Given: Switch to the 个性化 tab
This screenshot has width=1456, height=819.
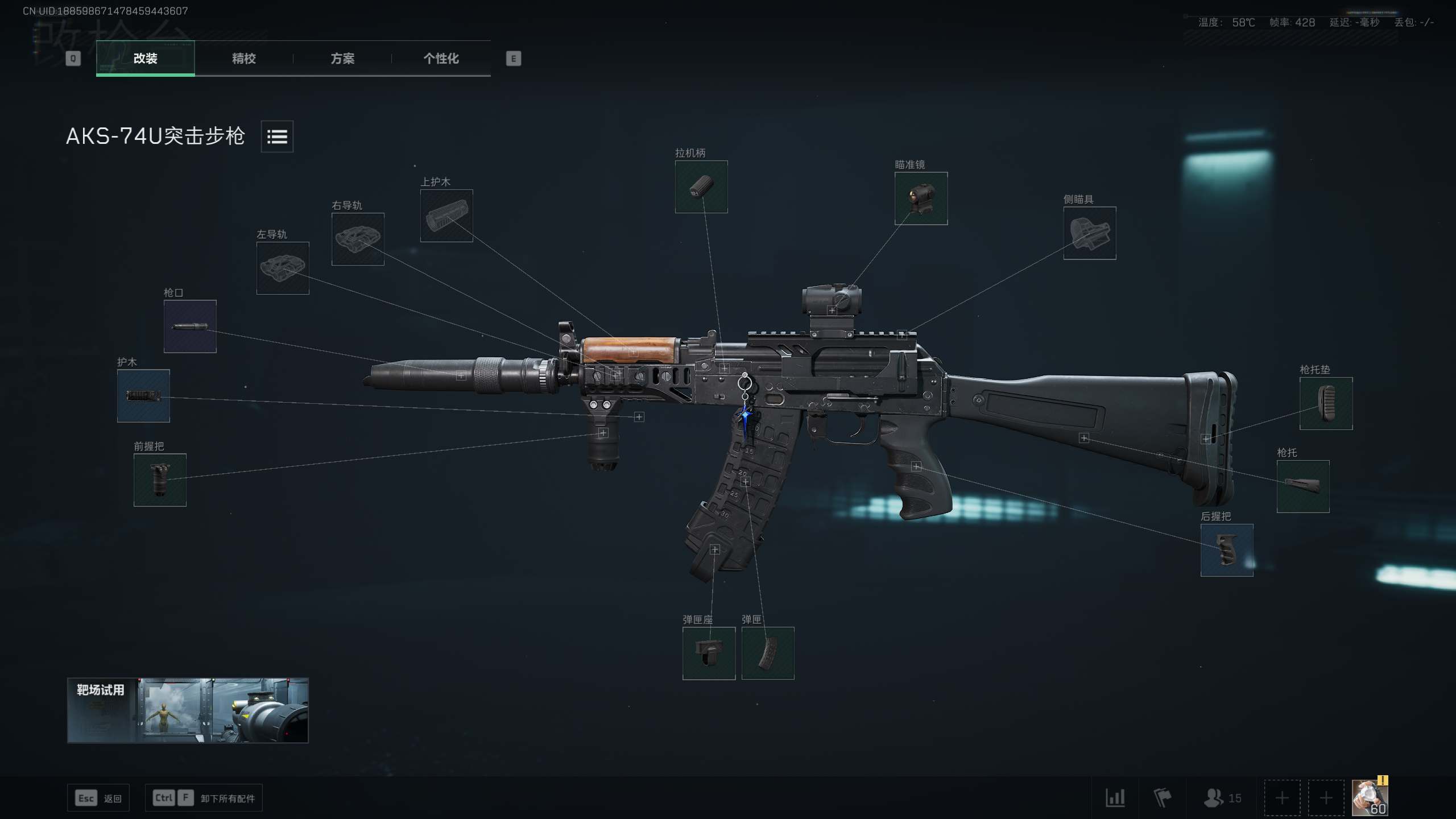Looking at the screenshot, I should click(441, 59).
